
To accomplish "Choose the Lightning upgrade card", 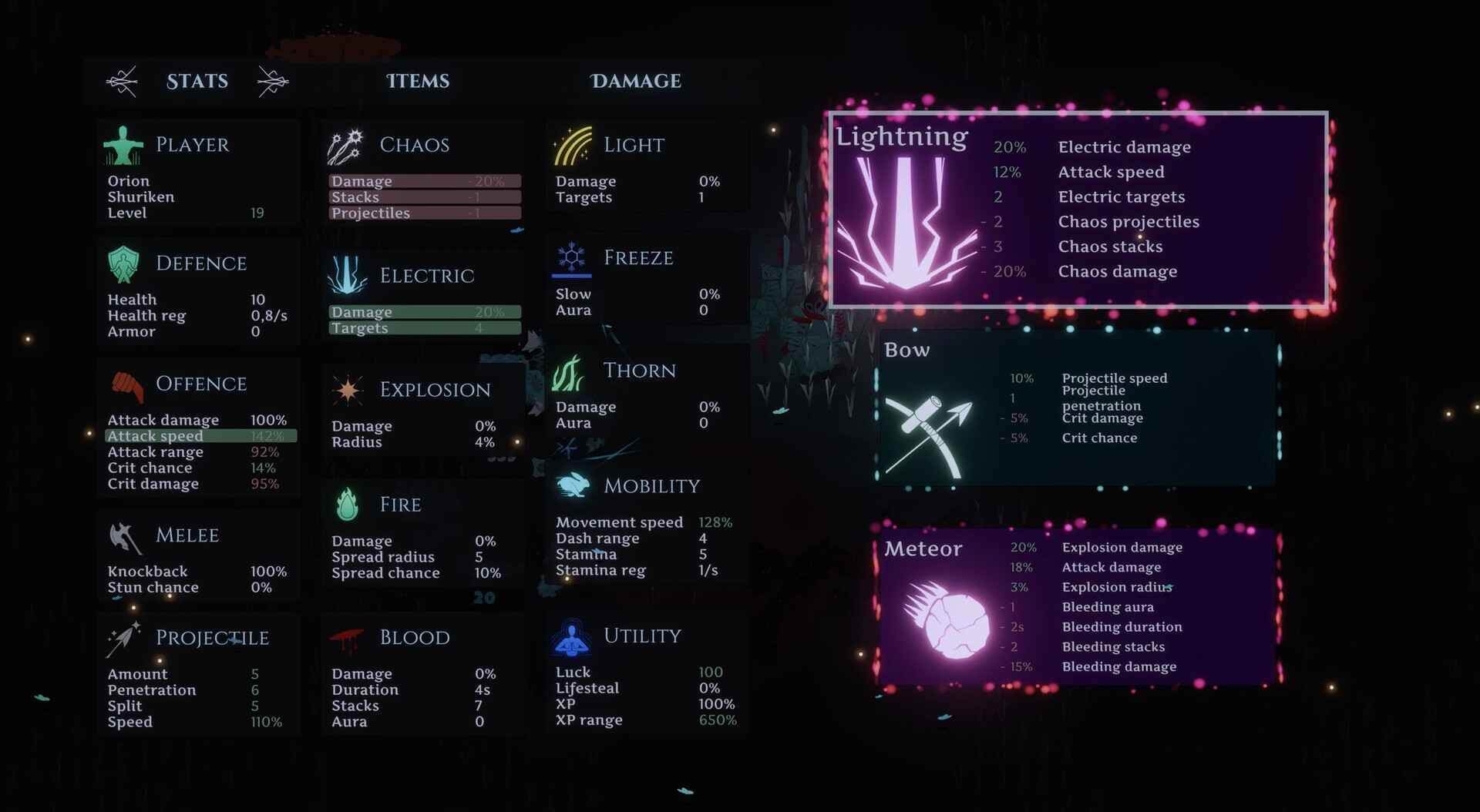I will point(1078,210).
